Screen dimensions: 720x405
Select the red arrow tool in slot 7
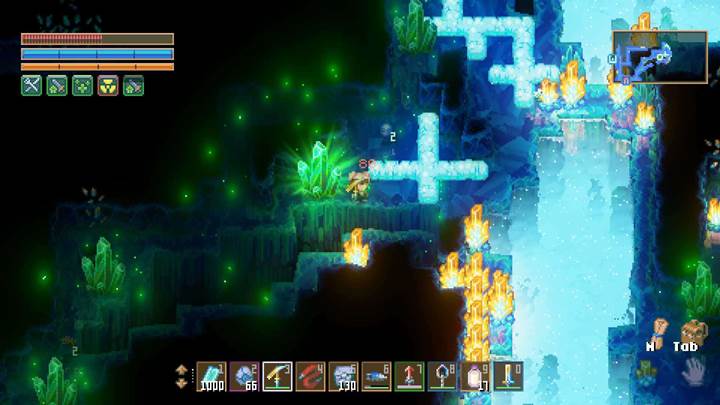point(410,375)
